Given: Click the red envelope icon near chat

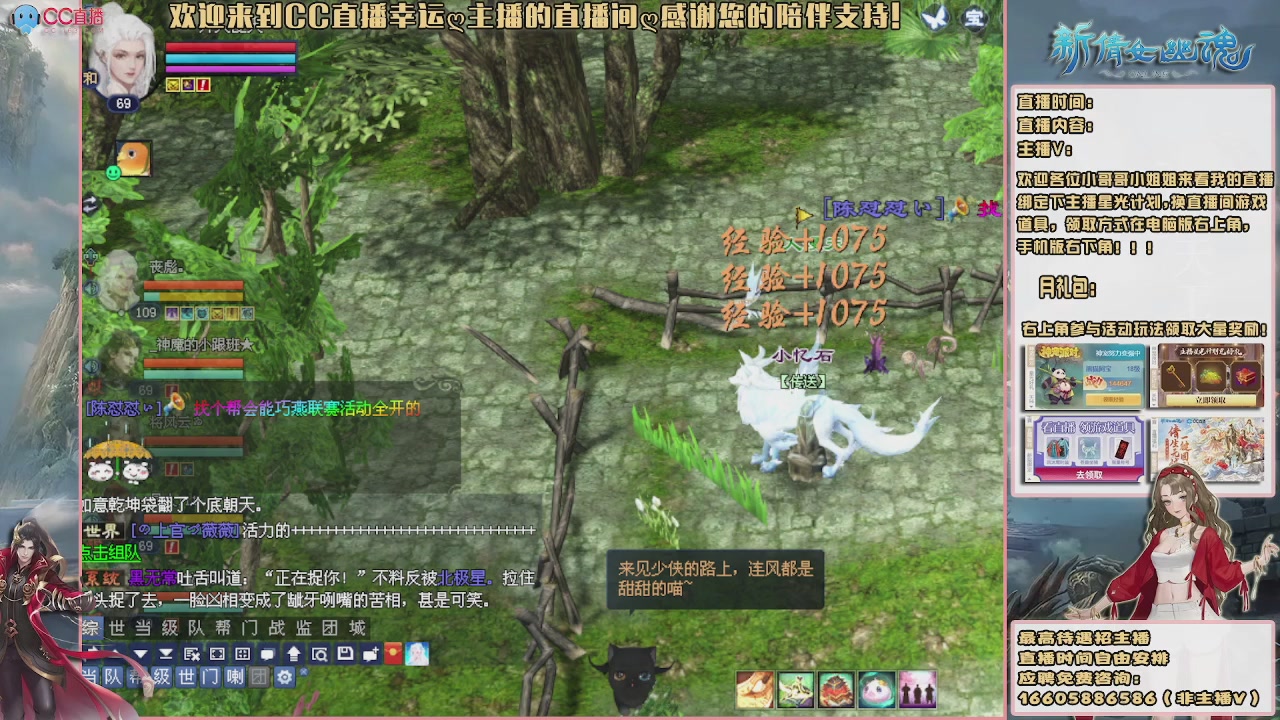Looking at the screenshot, I should coord(394,654).
